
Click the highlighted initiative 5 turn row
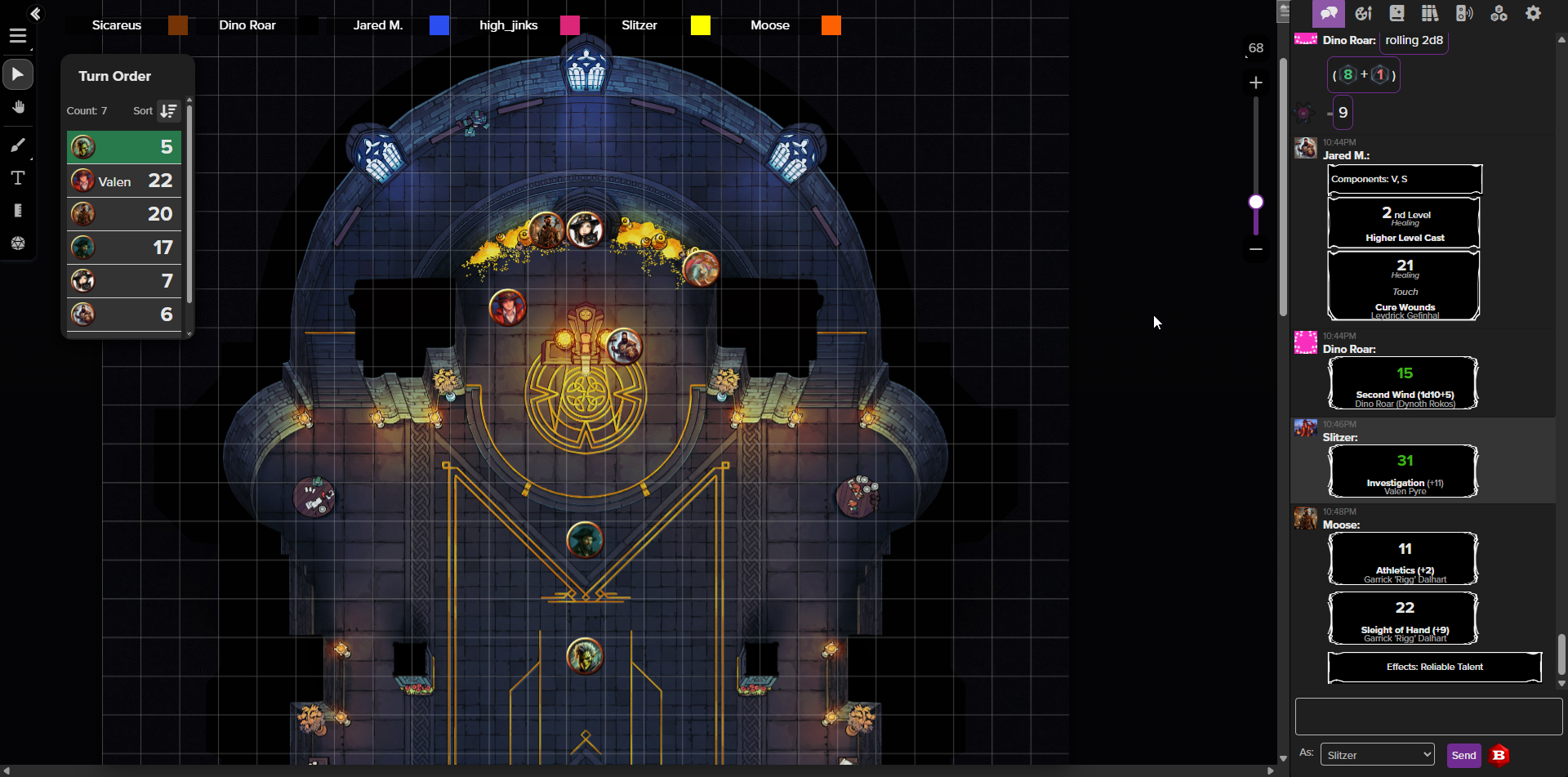[x=124, y=147]
